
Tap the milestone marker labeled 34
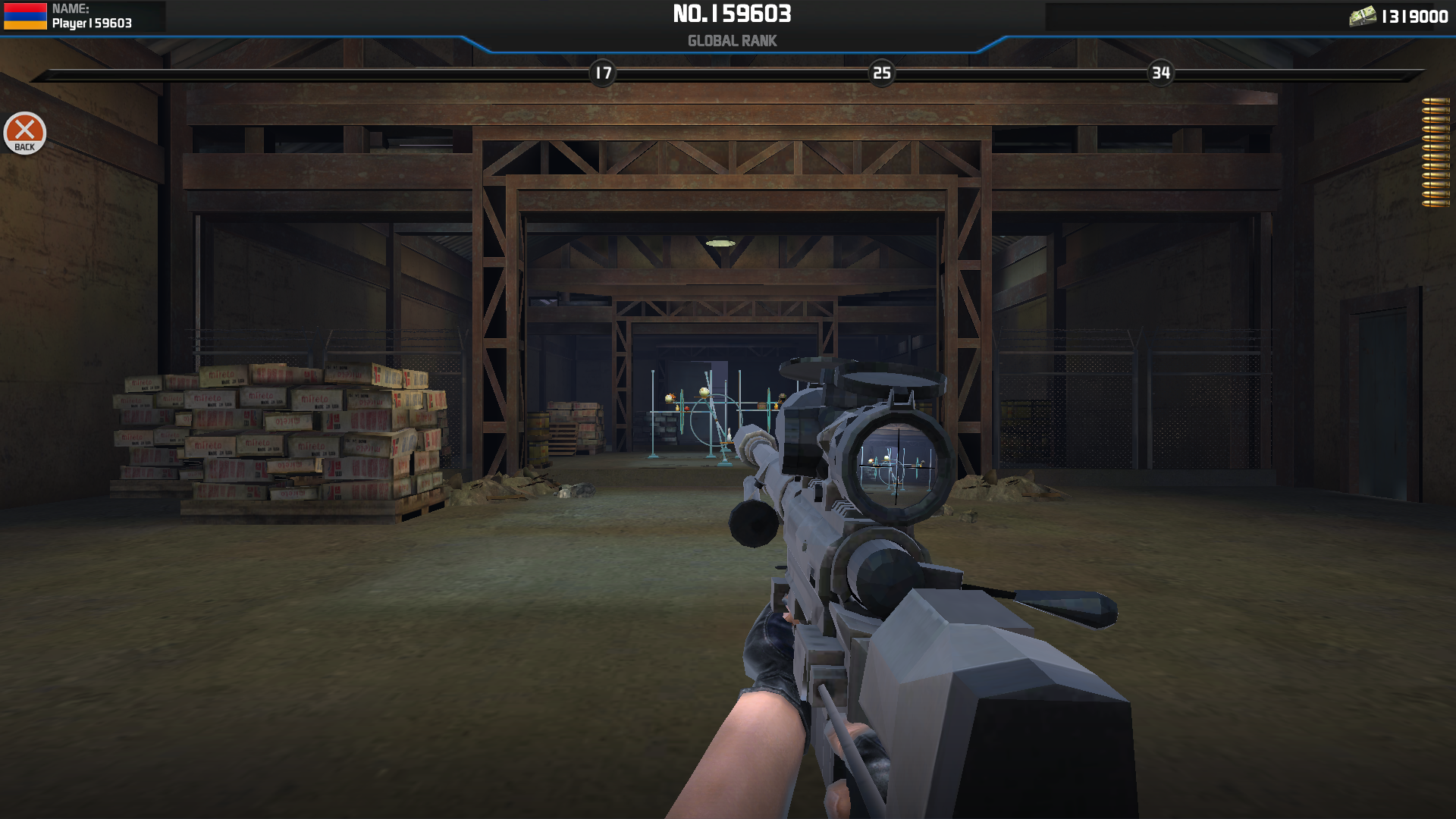point(1160,74)
